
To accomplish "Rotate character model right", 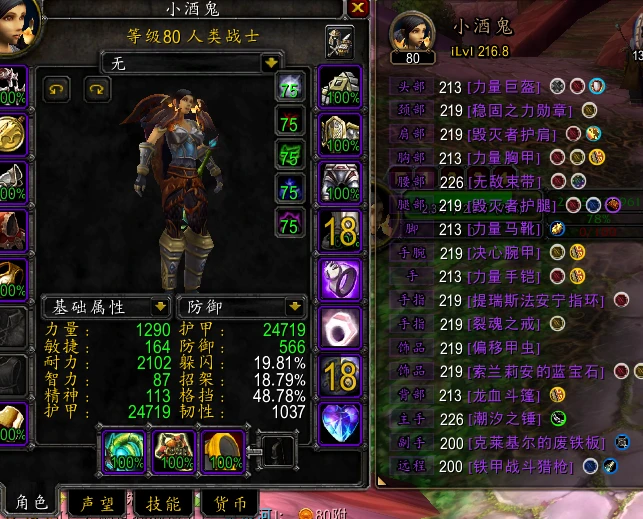I will (97, 89).
